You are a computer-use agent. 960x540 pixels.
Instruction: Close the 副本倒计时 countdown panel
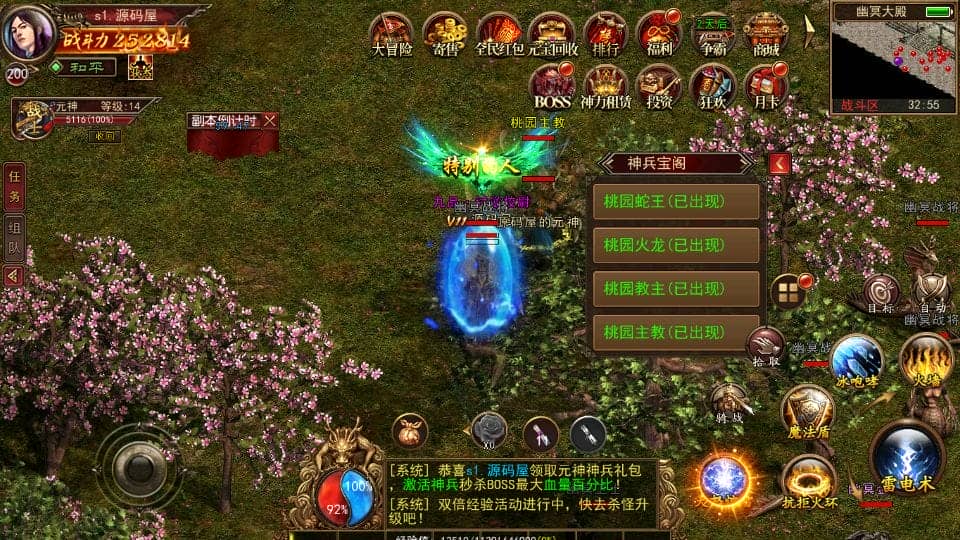[270, 120]
